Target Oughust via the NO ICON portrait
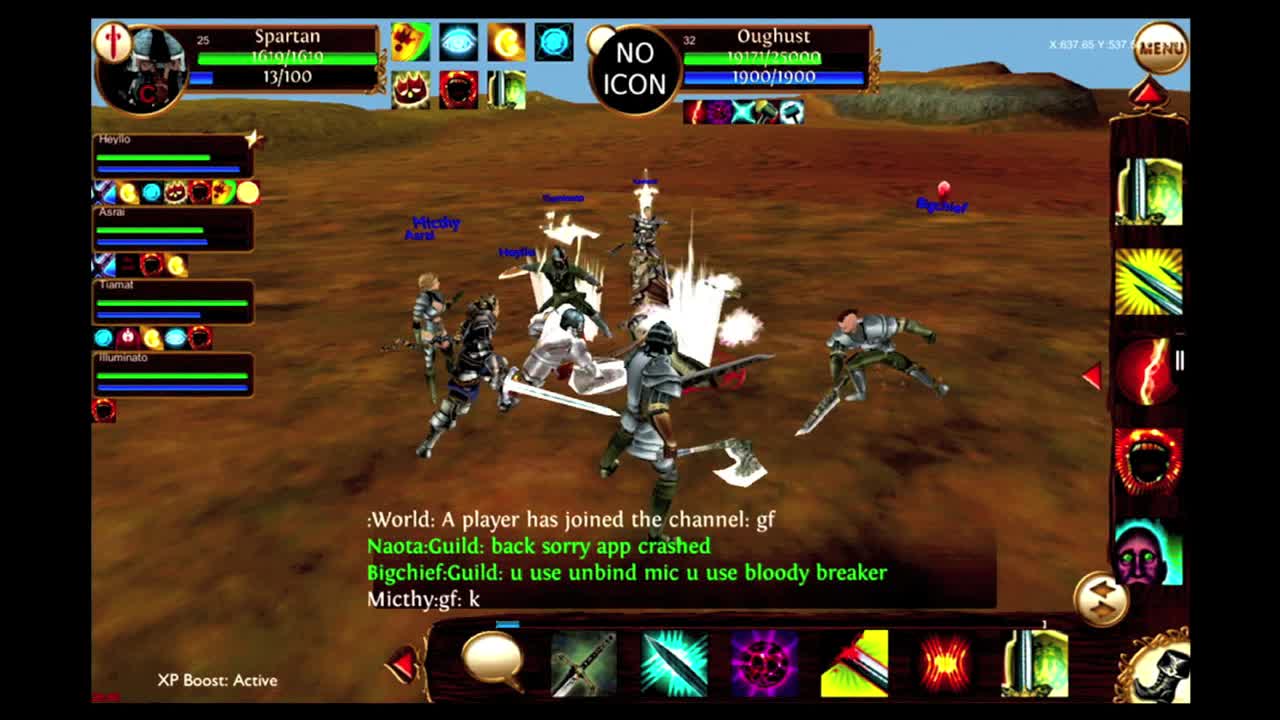Image resolution: width=1280 pixels, height=720 pixels. (637, 66)
